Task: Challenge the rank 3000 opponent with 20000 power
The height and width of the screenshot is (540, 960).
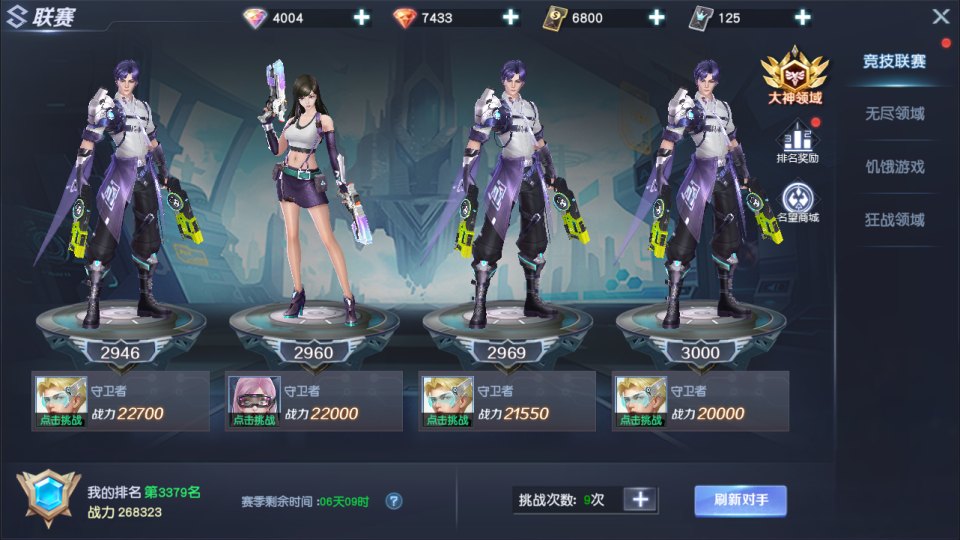Action: tap(640, 402)
